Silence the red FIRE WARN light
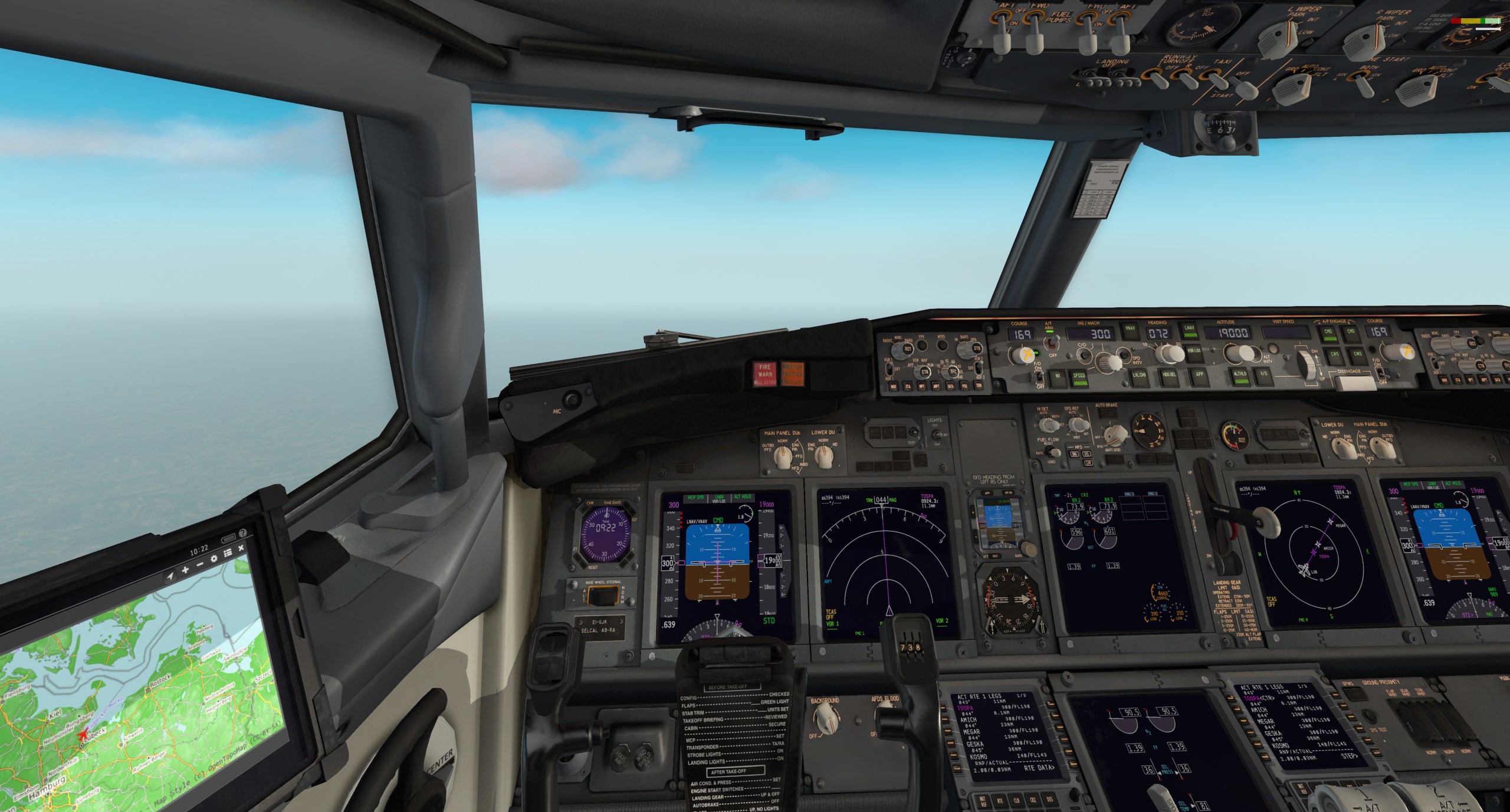Image resolution: width=1510 pixels, height=812 pixels. [765, 373]
